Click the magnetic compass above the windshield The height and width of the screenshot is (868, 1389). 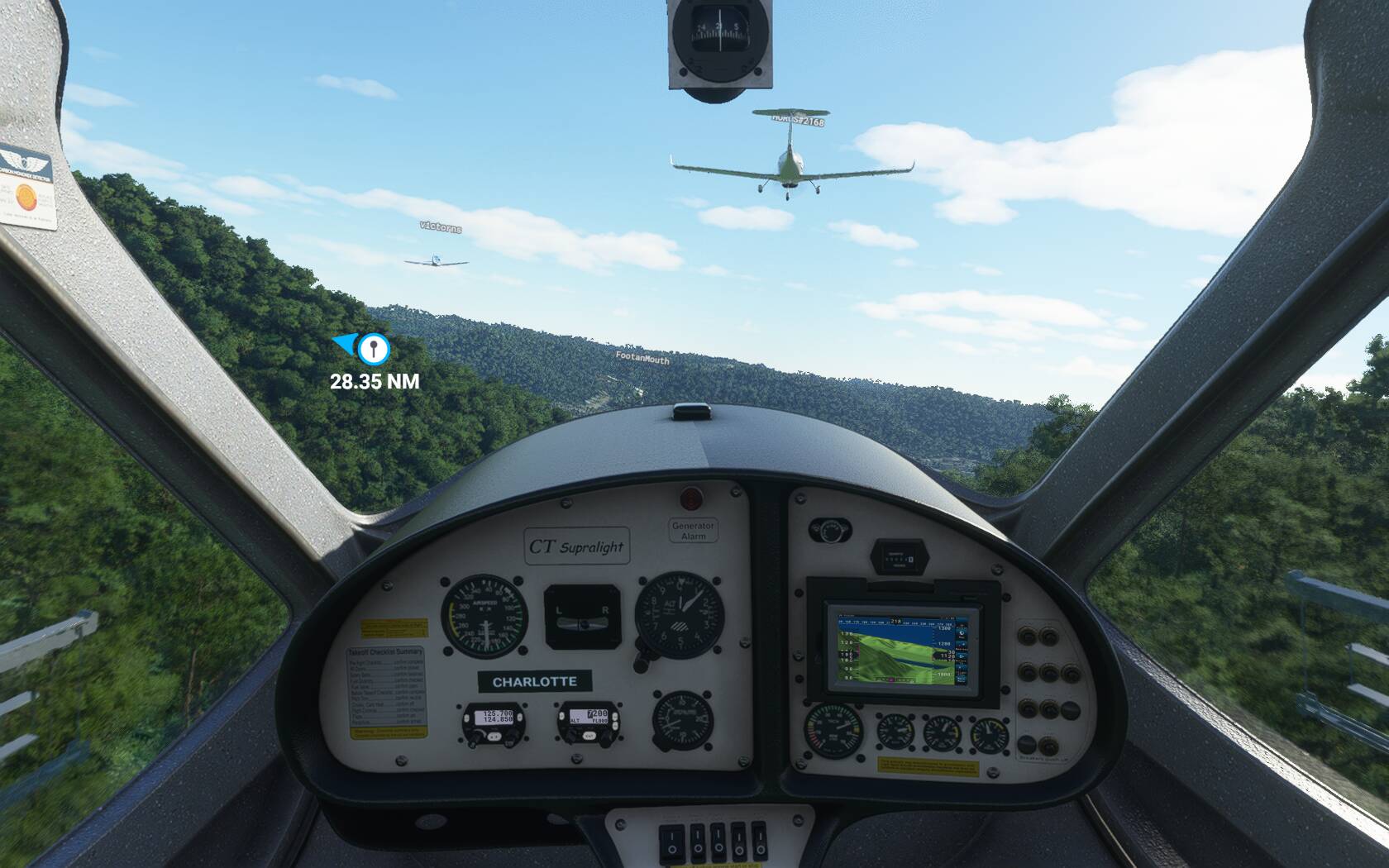coord(718,37)
